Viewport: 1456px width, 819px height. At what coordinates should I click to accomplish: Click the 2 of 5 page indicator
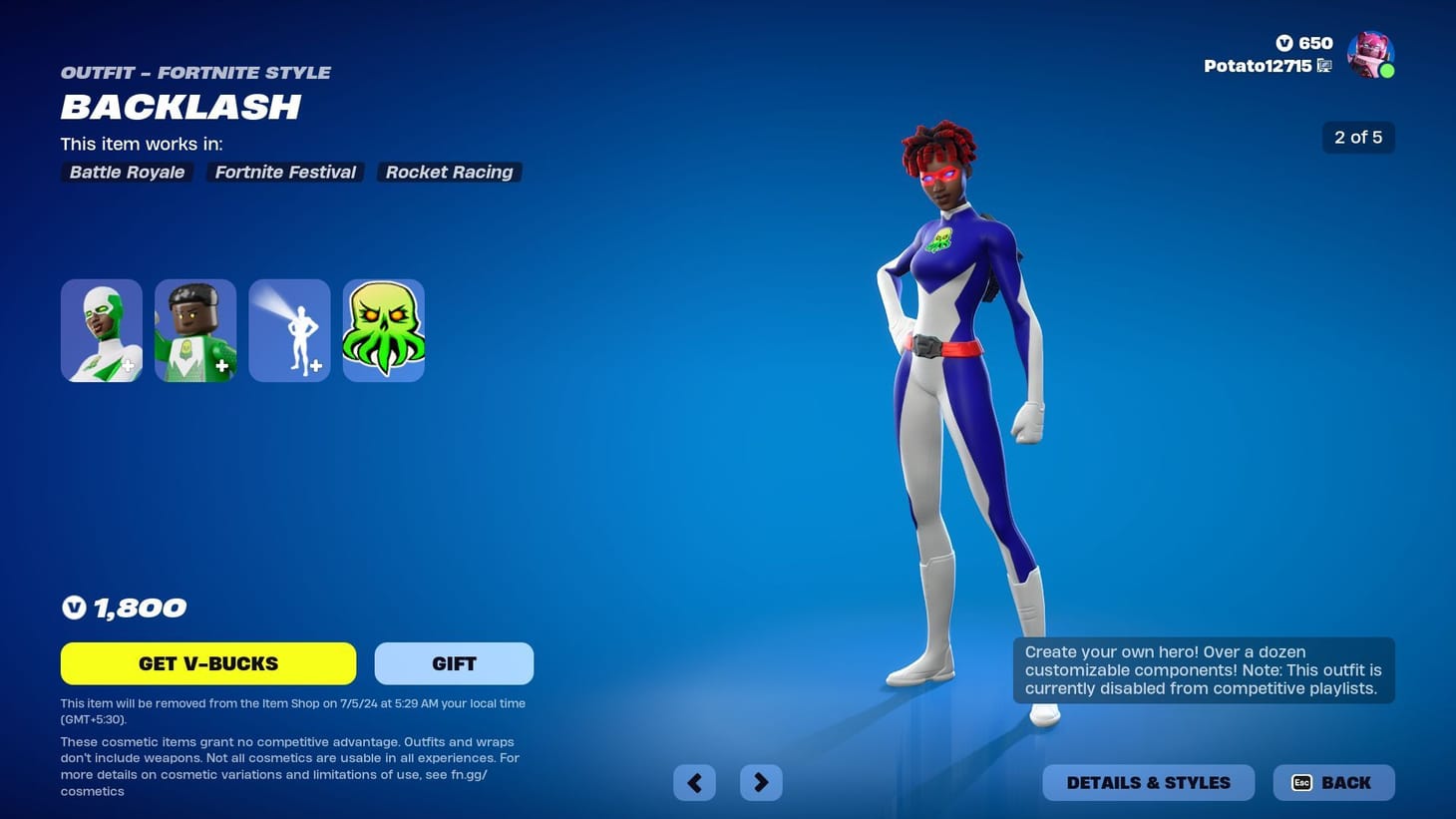tap(1358, 137)
